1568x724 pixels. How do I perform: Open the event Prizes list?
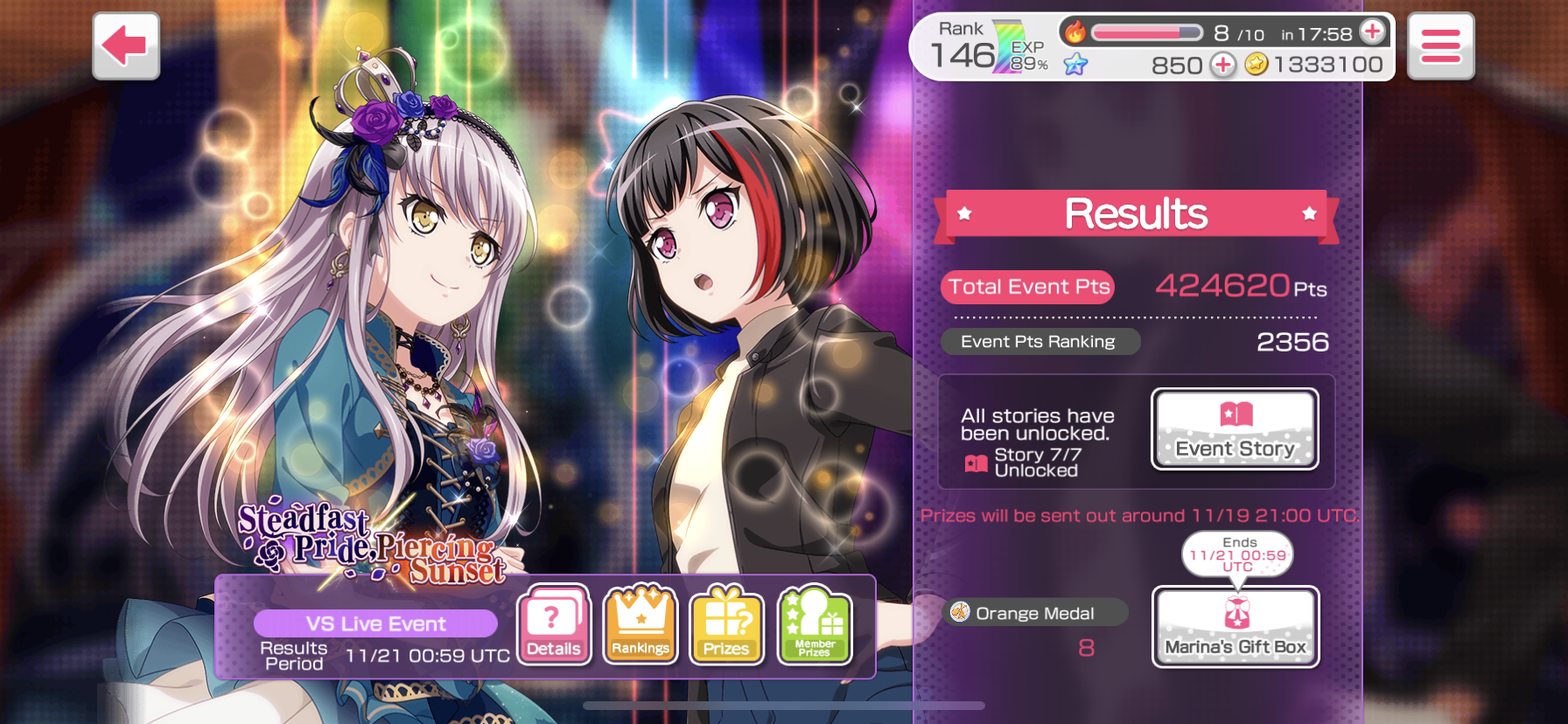tap(726, 624)
